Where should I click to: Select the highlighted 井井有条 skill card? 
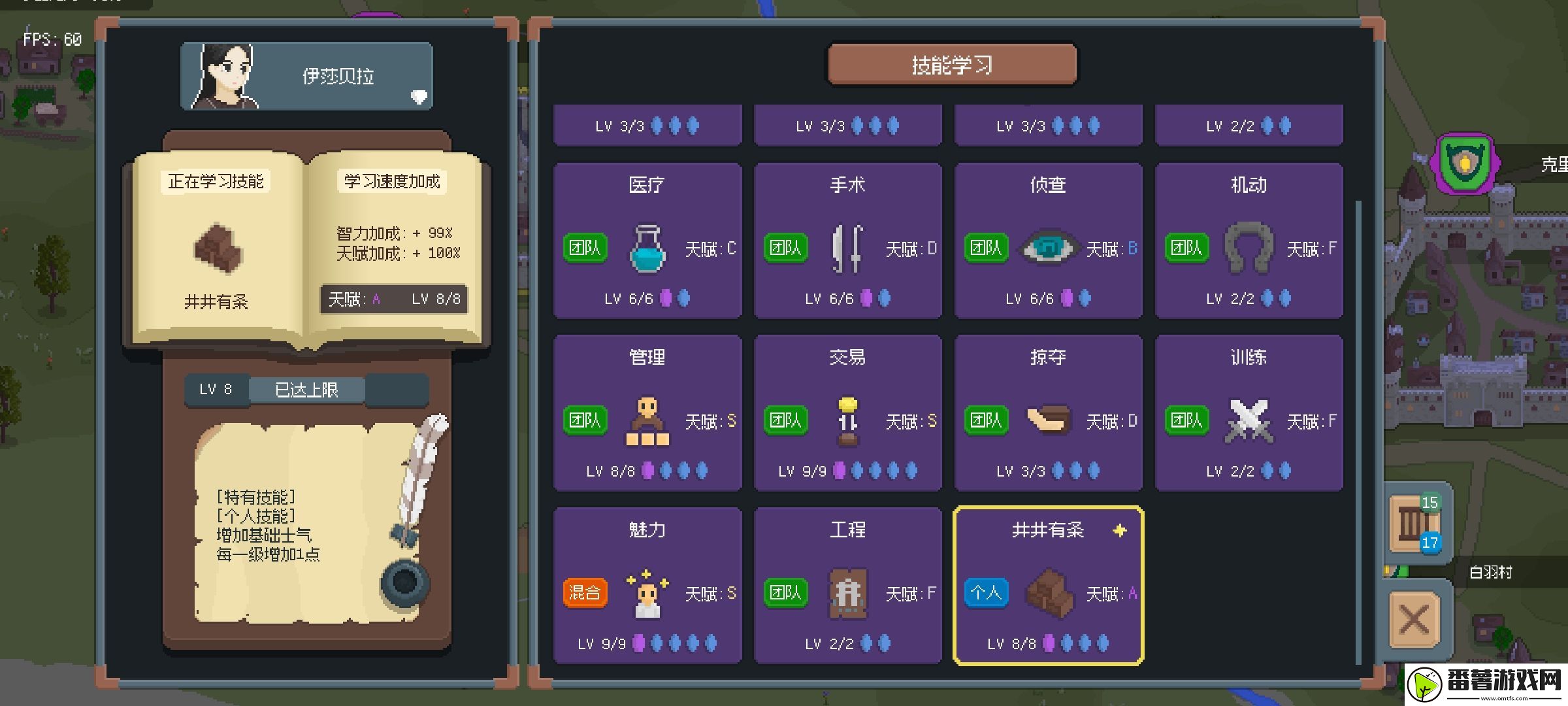tap(1048, 585)
